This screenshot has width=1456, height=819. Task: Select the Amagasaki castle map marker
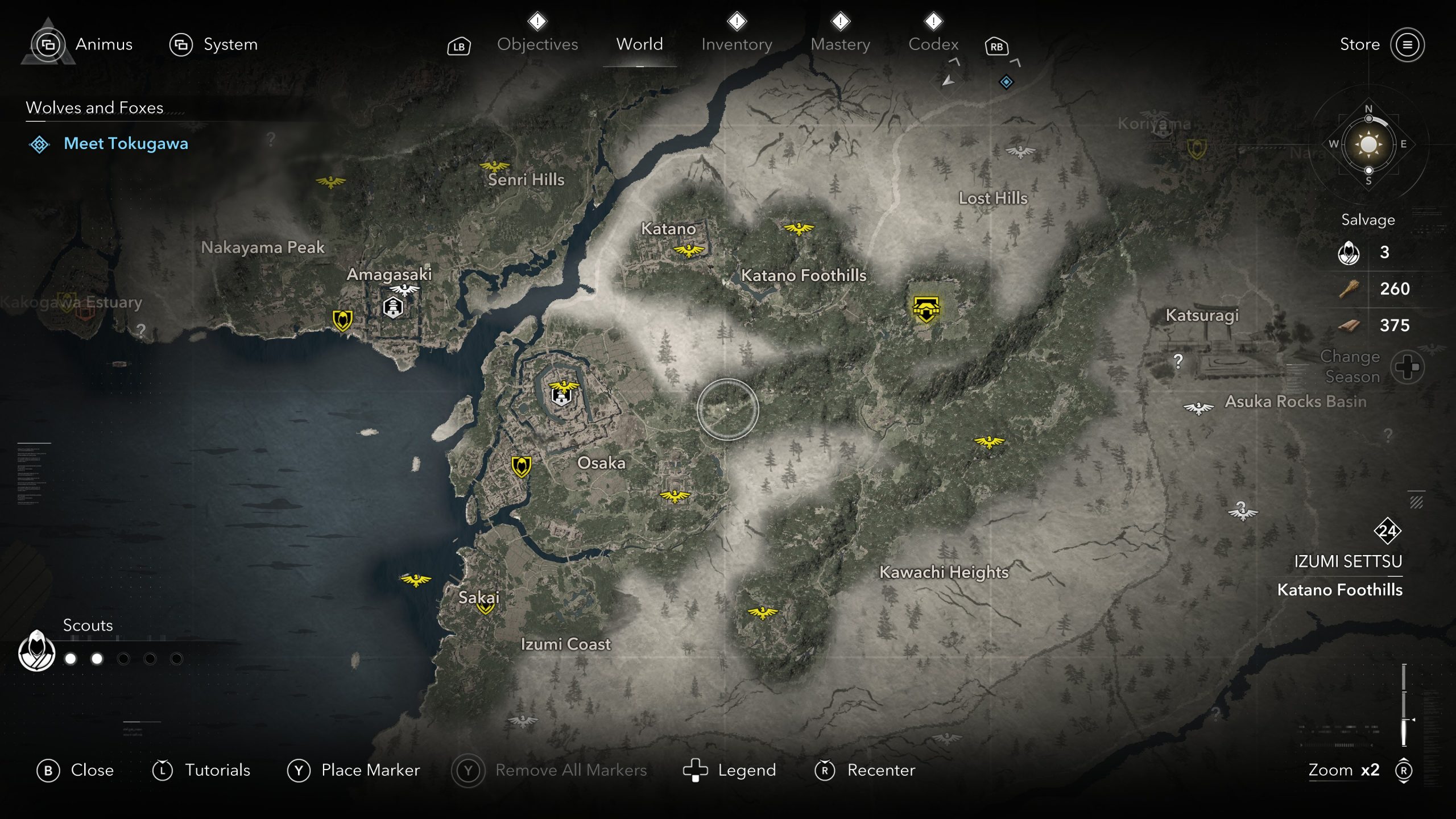point(393,308)
